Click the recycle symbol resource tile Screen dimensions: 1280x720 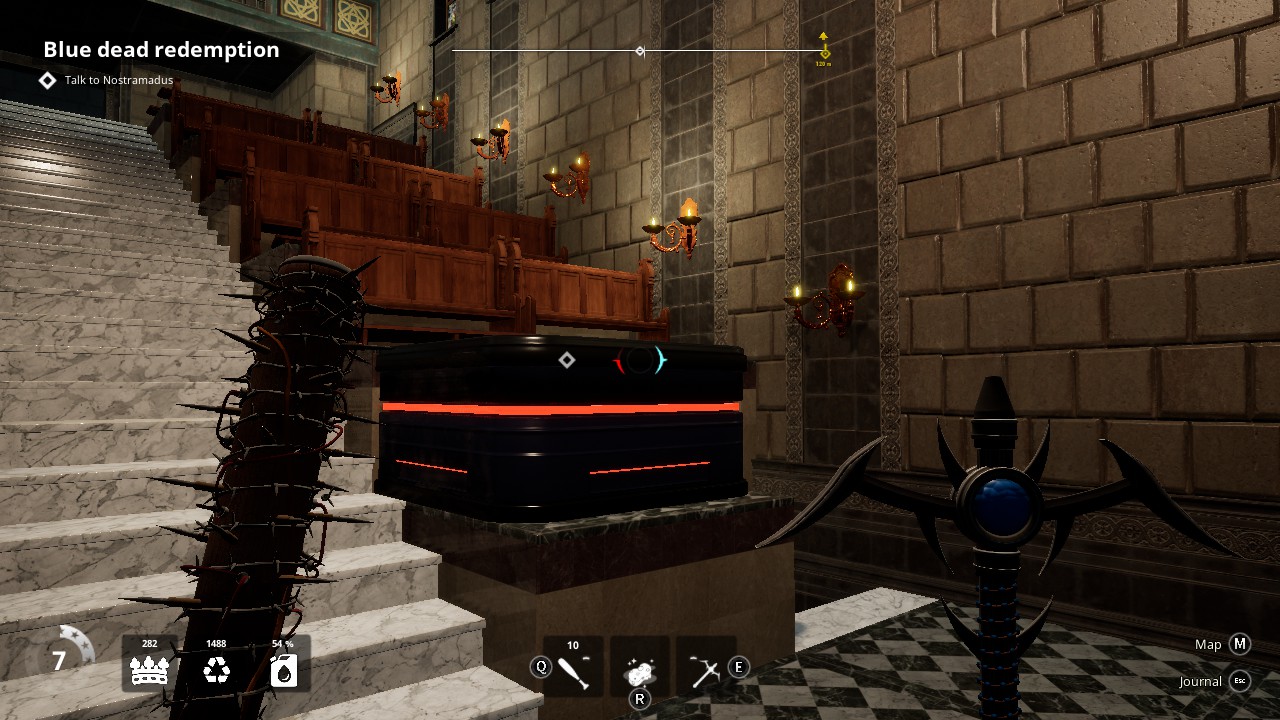point(216,664)
